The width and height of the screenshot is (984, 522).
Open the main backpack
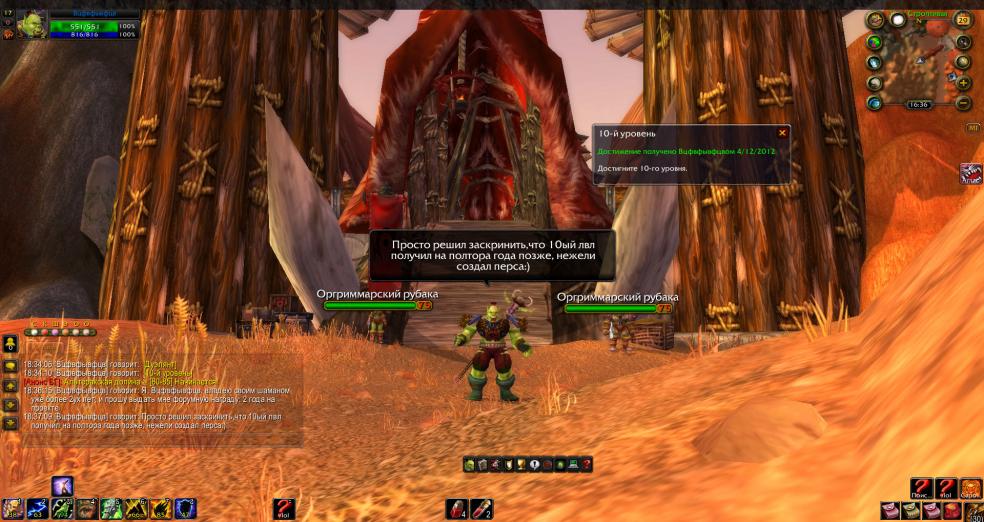pyautogui.click(x=973, y=511)
